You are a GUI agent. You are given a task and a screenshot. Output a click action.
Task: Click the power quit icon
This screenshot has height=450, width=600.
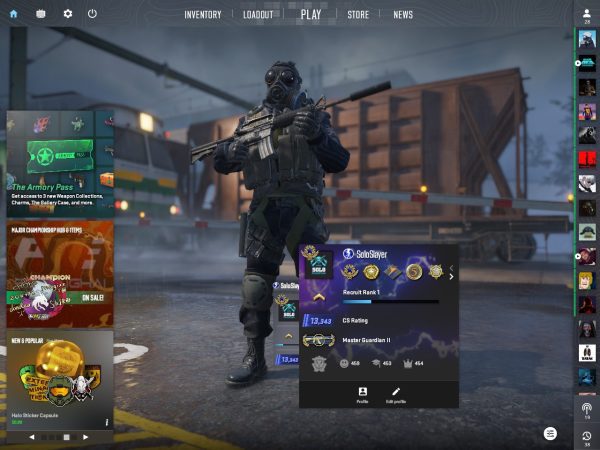pyautogui.click(x=92, y=14)
